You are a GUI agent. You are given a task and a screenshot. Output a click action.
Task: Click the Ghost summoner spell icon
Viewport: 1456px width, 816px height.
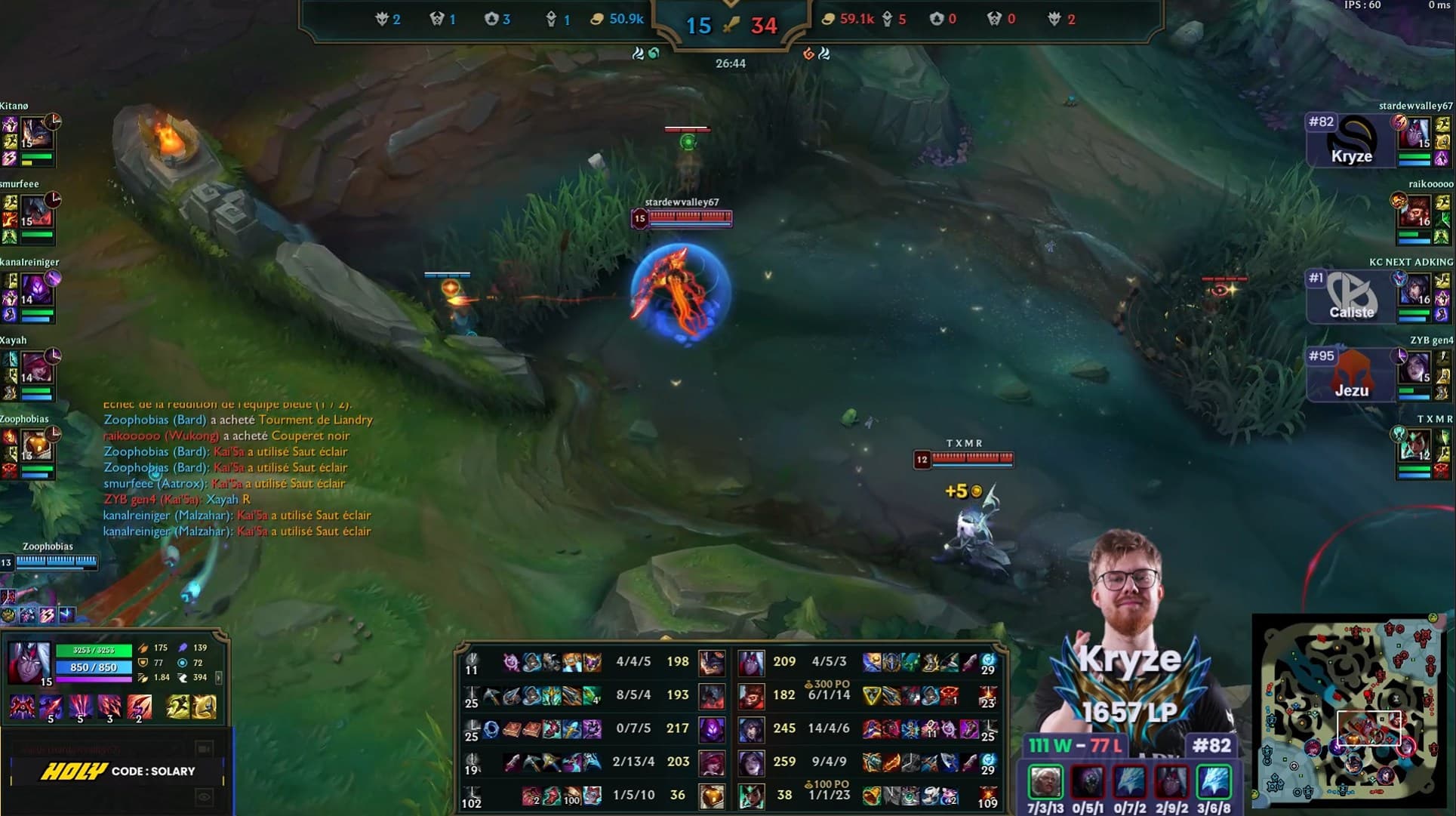(x=178, y=707)
